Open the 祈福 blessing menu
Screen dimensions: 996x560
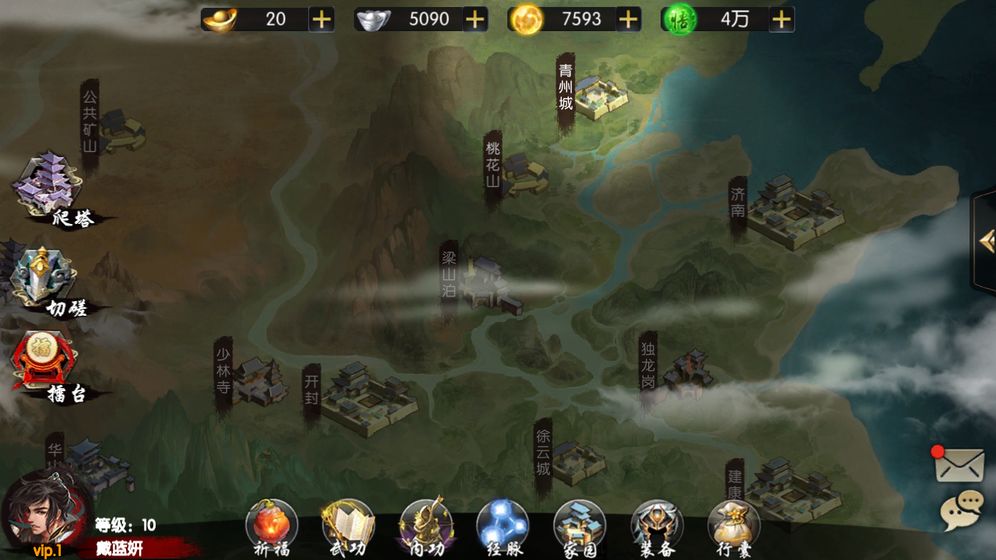point(271,526)
